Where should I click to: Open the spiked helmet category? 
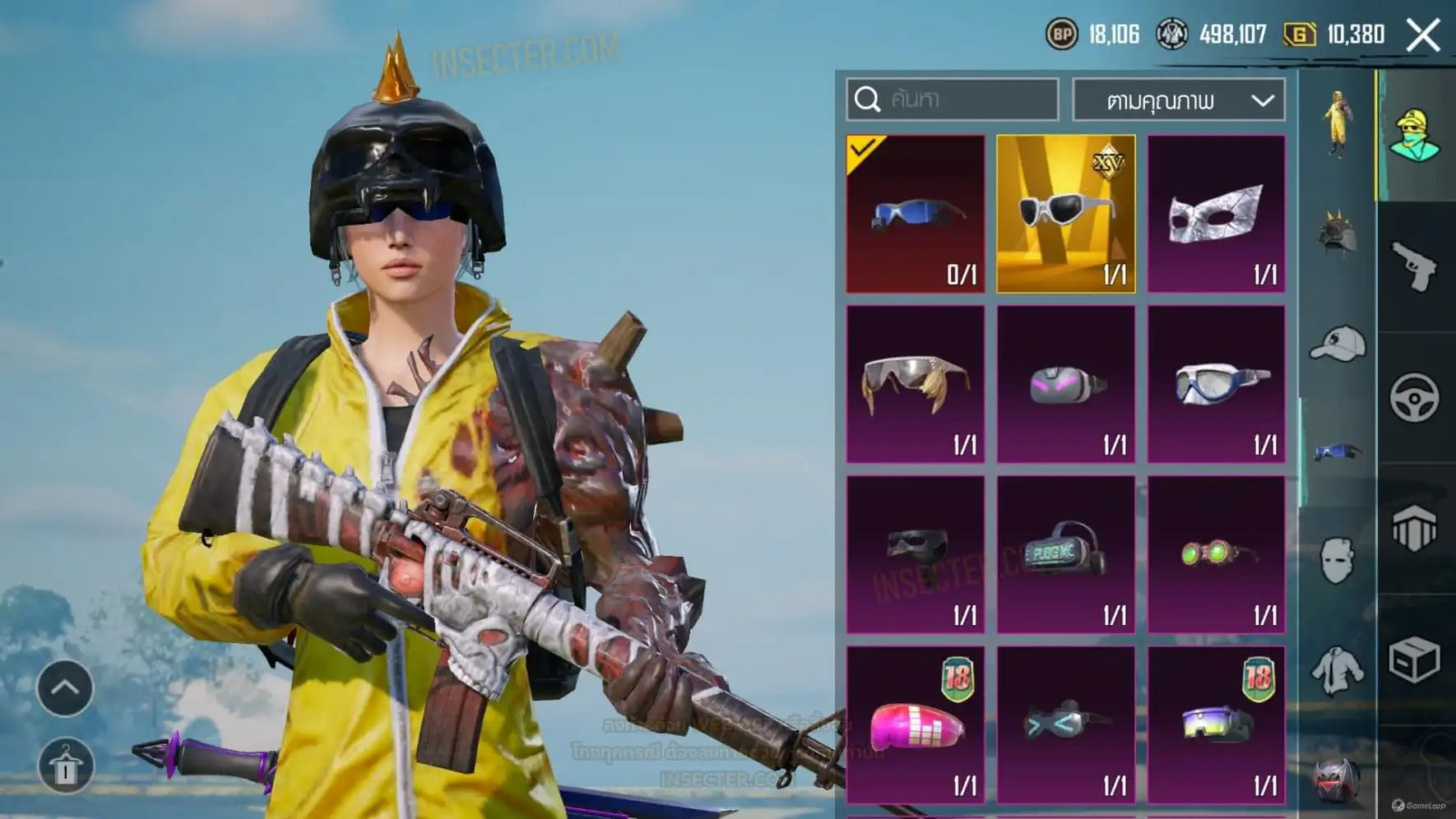1337,234
